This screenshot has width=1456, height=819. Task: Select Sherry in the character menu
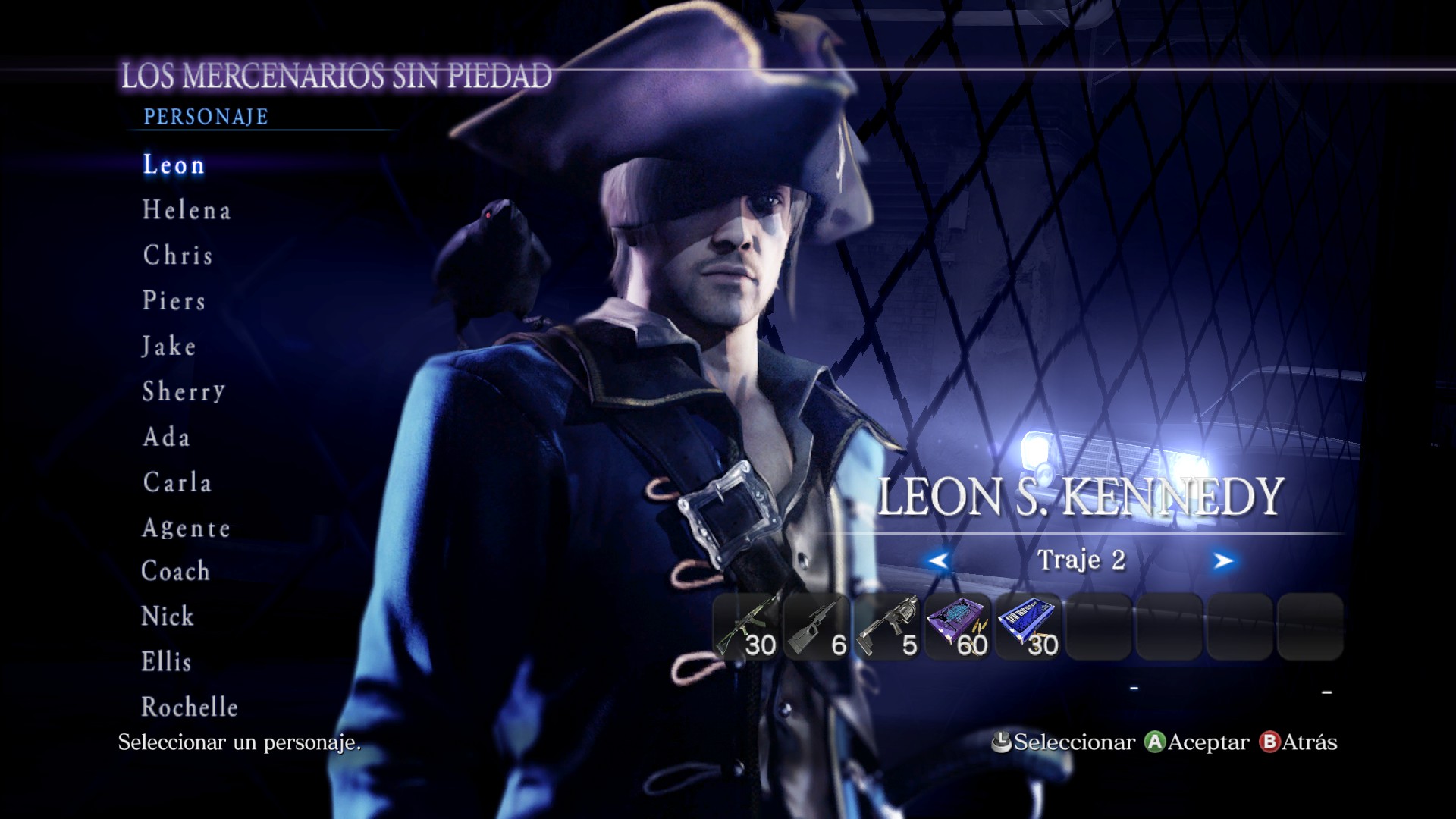pyautogui.click(x=184, y=391)
